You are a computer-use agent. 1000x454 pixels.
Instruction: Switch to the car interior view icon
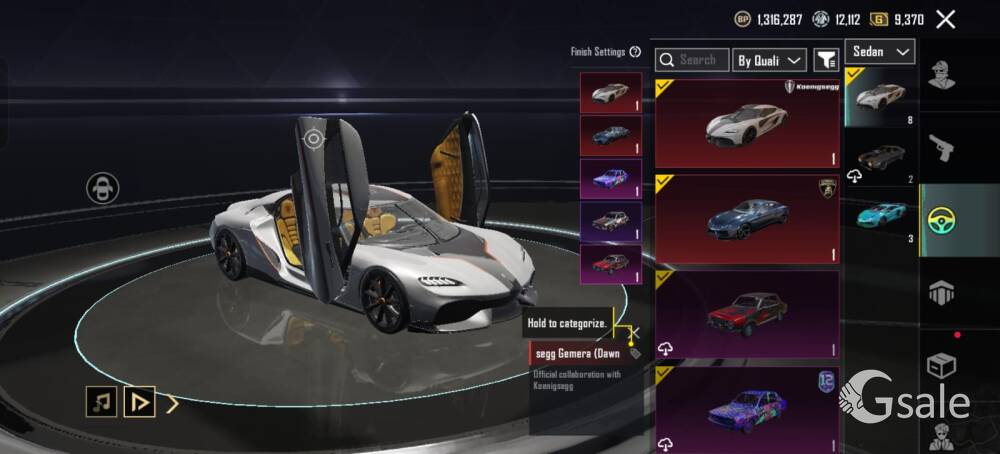pos(102,188)
